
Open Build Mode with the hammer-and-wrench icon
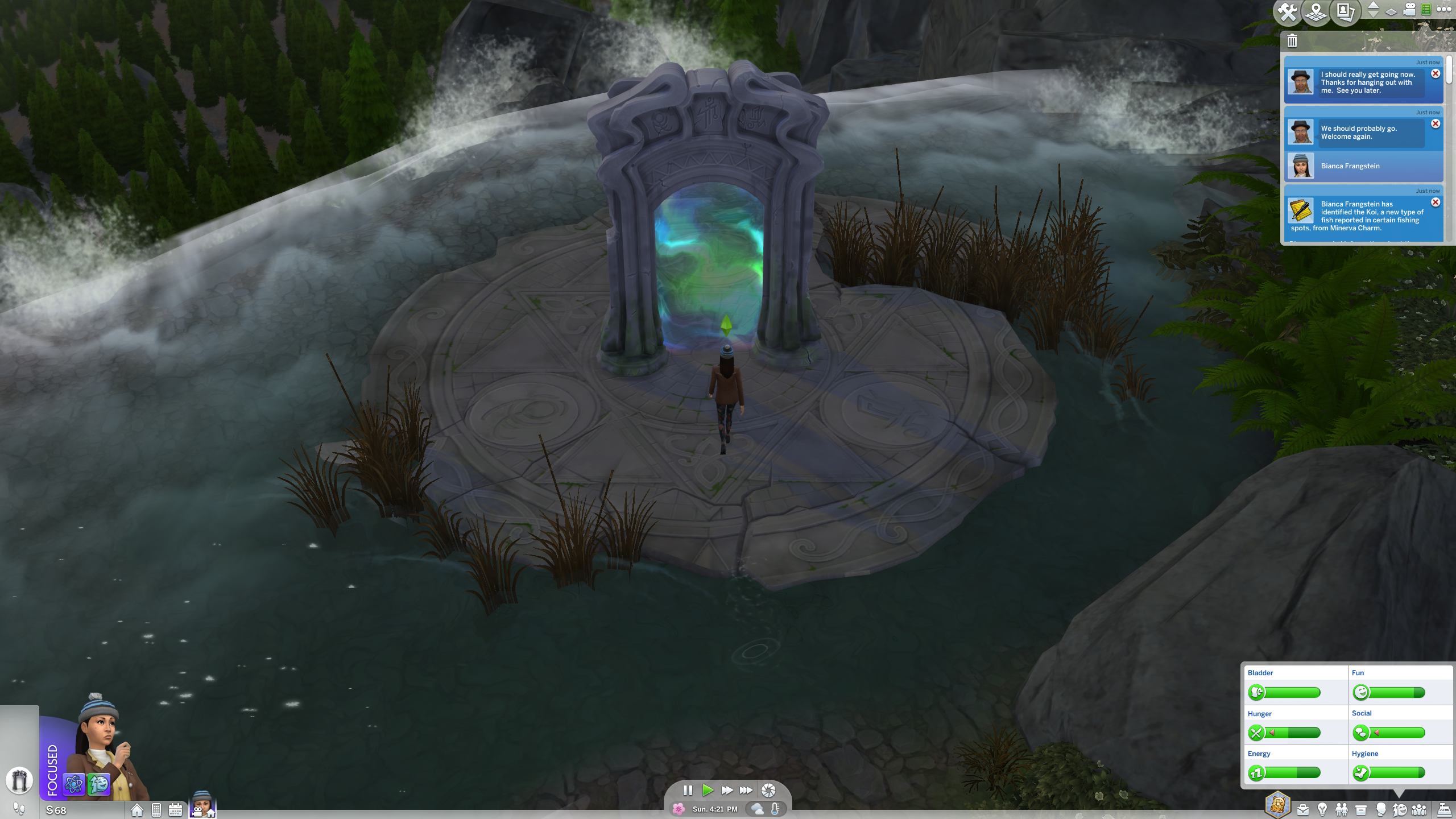coord(1287,11)
